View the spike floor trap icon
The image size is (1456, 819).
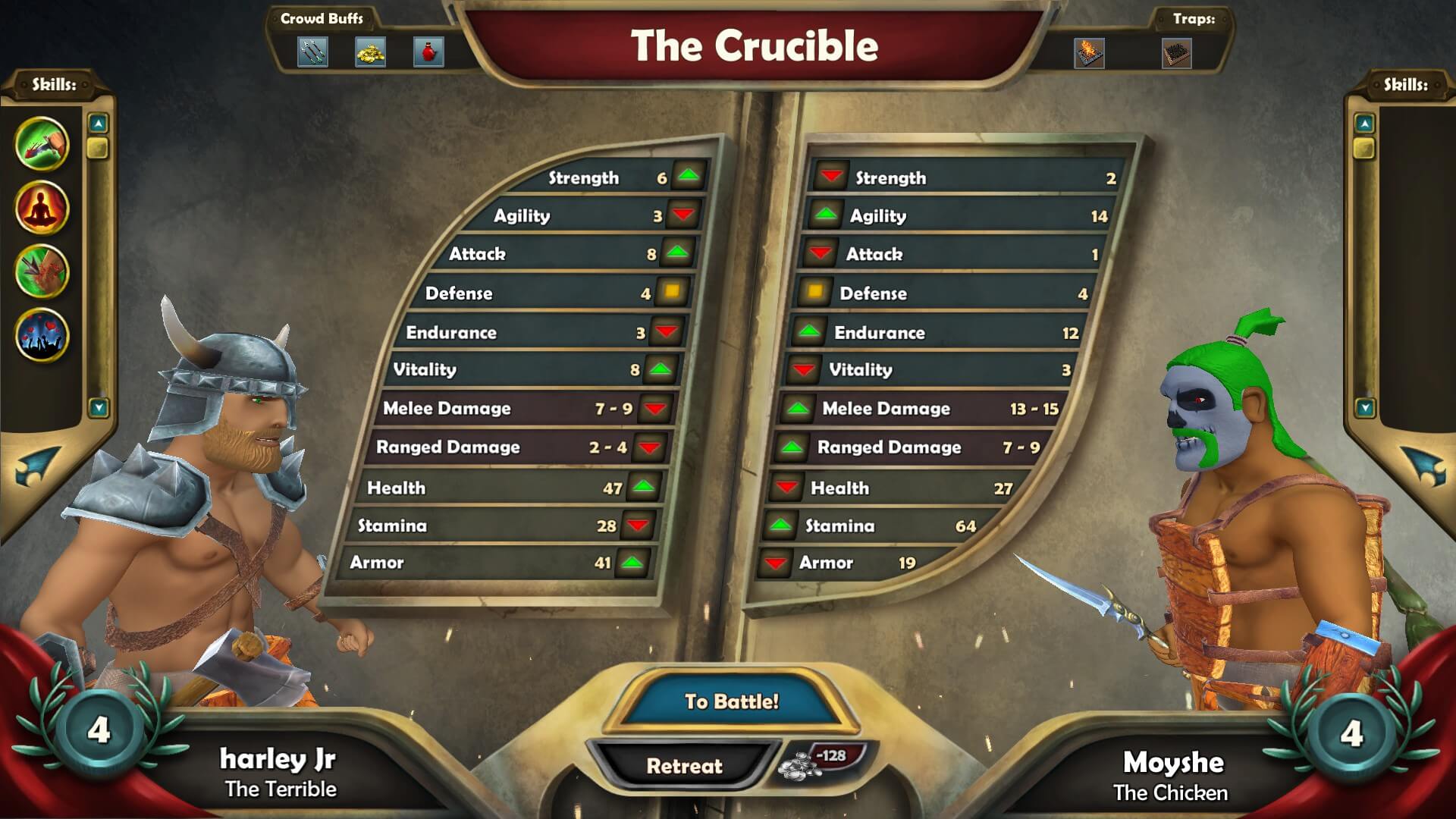coord(1177,53)
